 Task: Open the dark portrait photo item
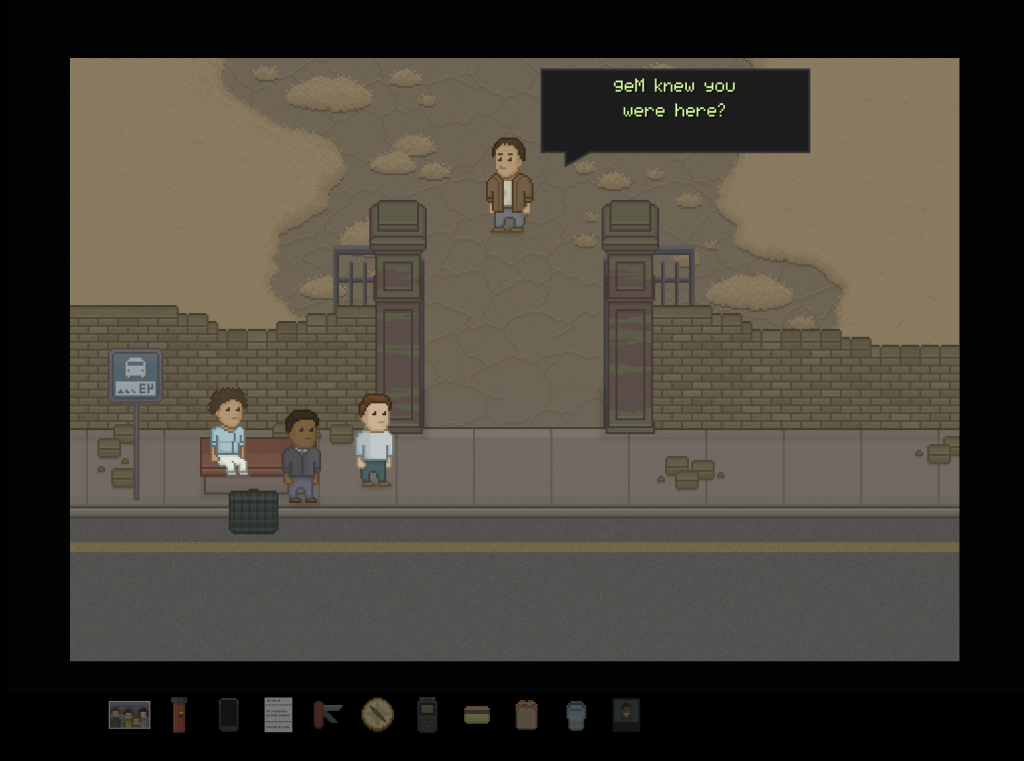tap(626, 714)
